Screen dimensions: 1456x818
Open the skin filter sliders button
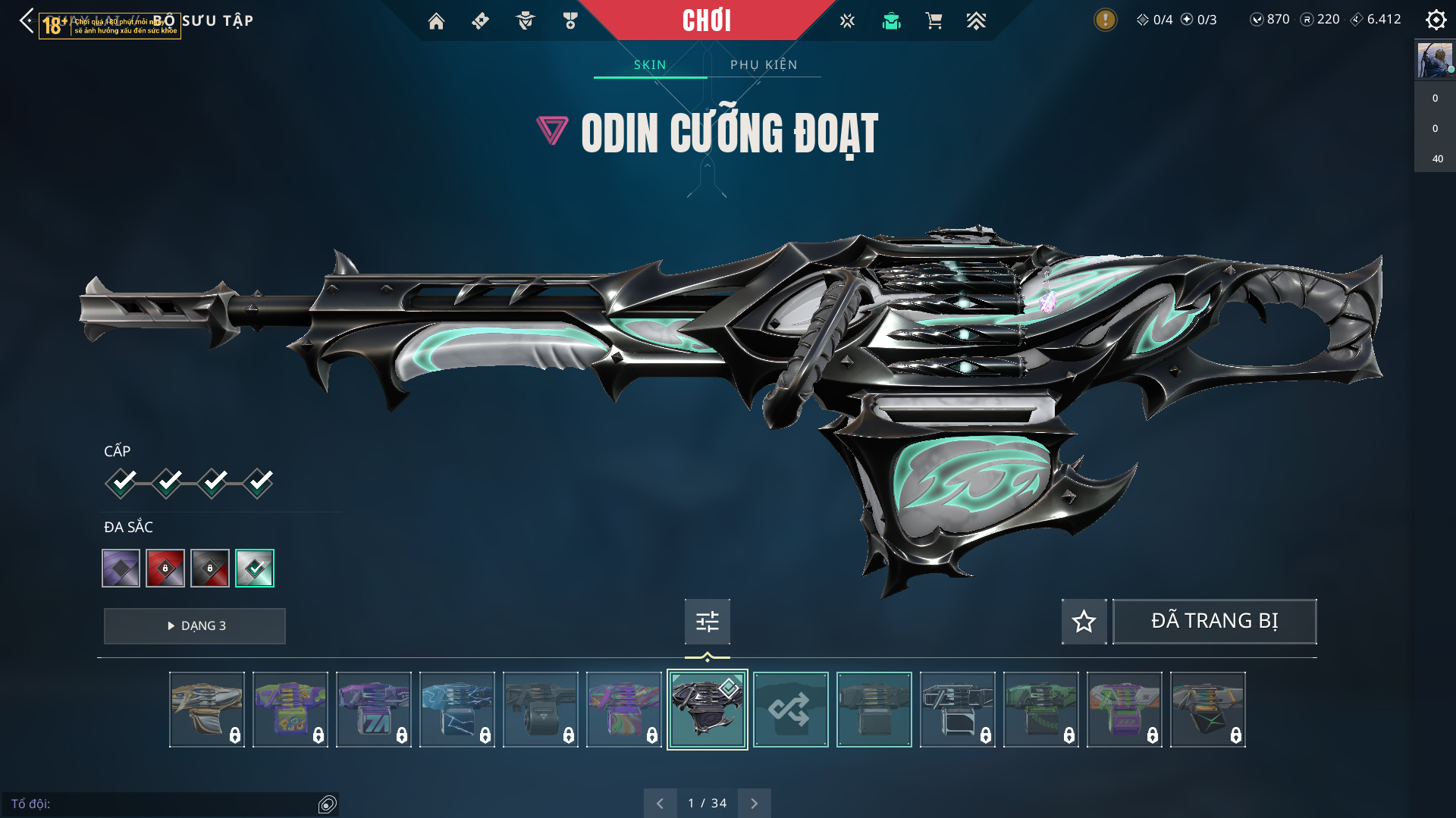tap(707, 622)
